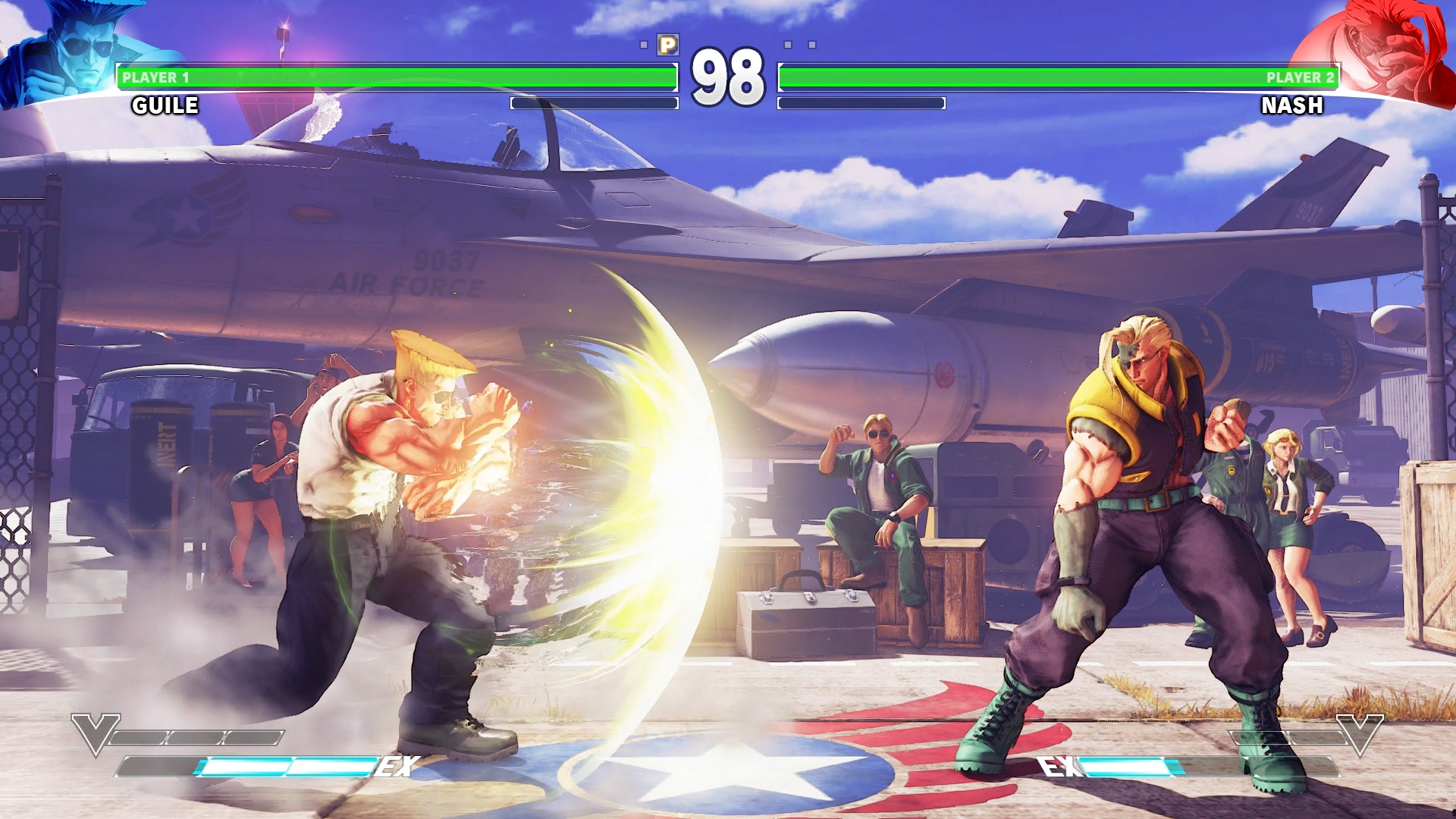Click Guile's empty stun bar below his health
Image resolution: width=1456 pixels, height=819 pixels.
point(595,104)
